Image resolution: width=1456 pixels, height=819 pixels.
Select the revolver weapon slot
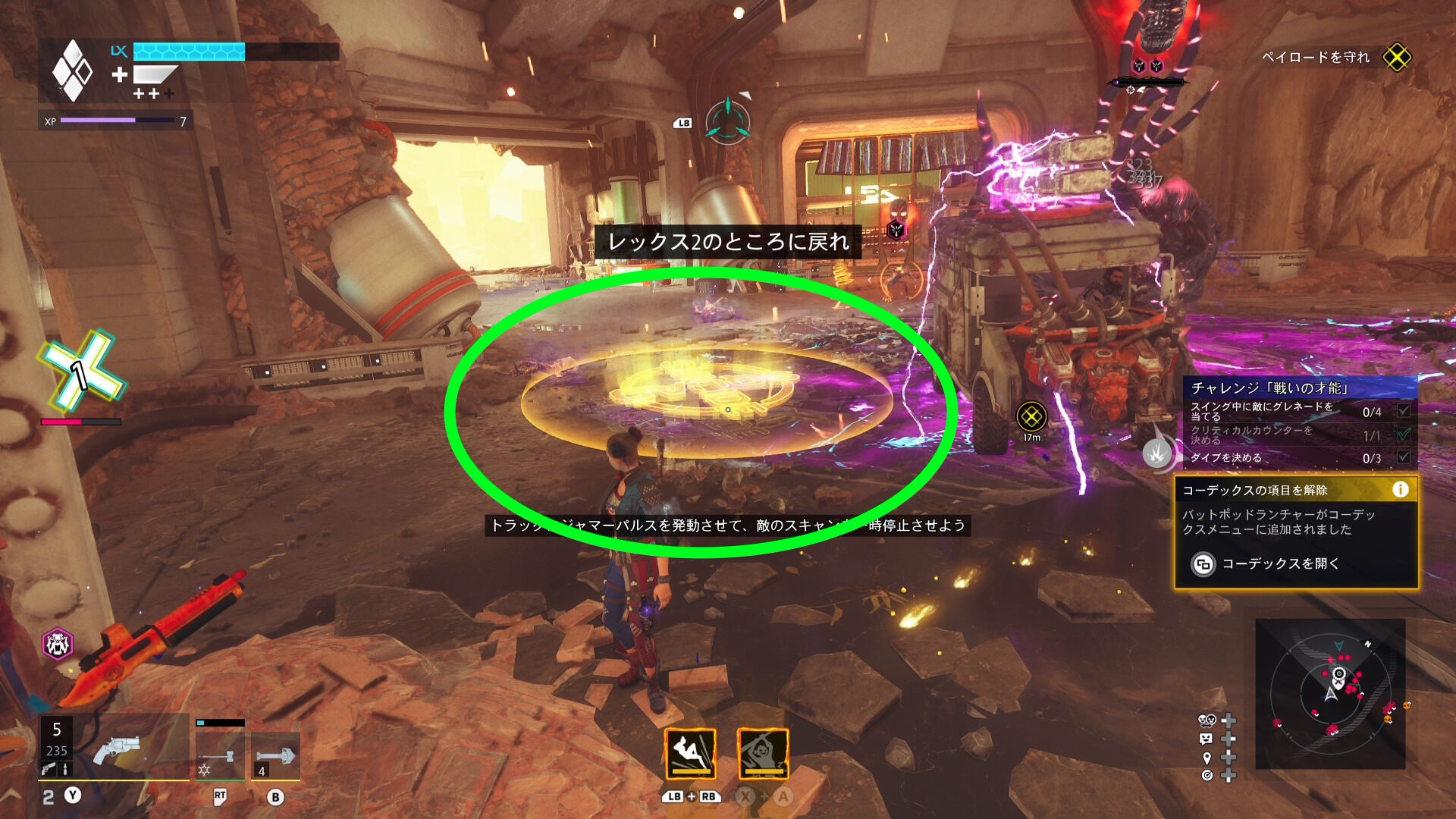[115, 750]
